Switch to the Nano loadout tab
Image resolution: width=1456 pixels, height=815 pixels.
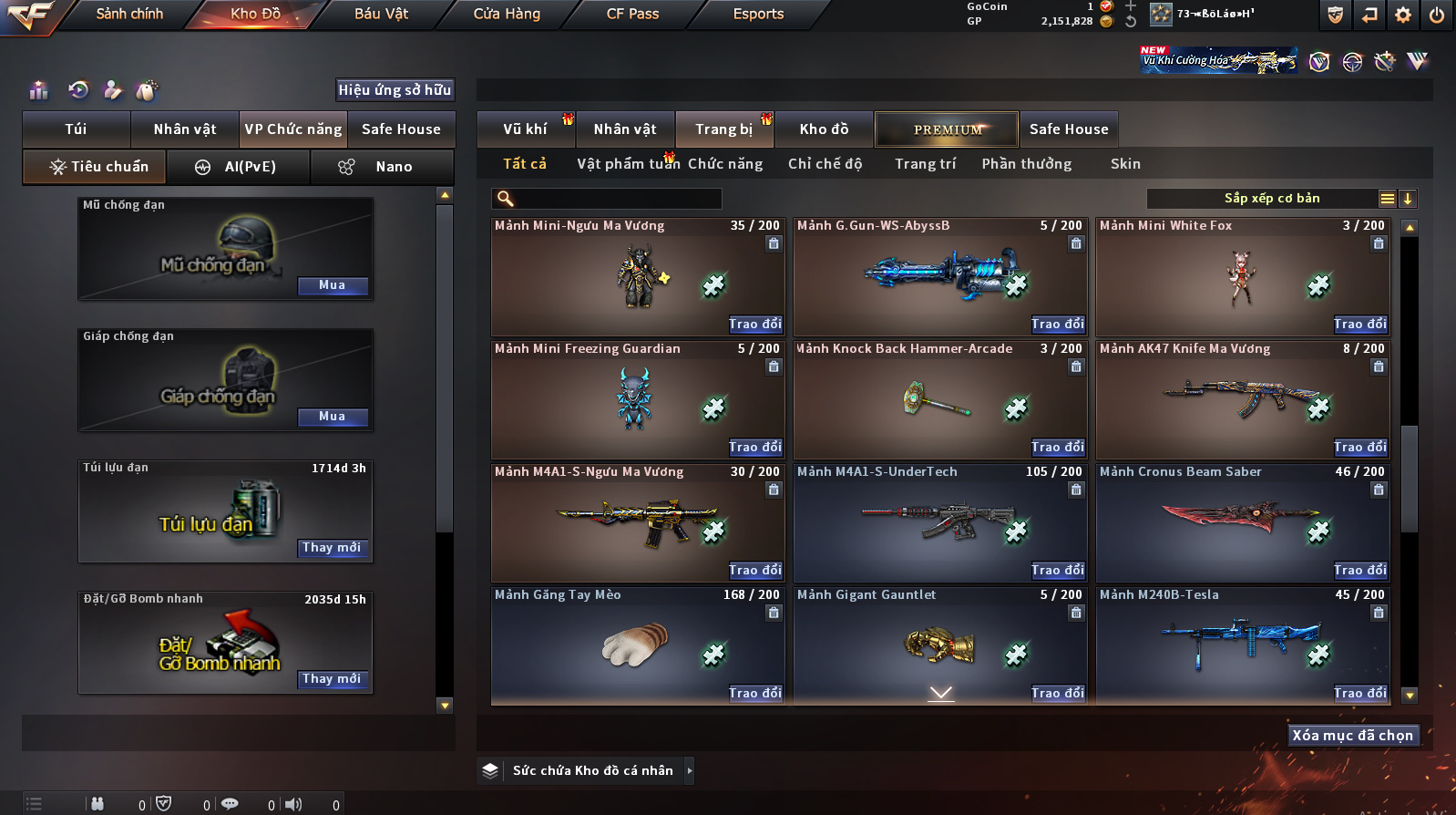(x=383, y=167)
